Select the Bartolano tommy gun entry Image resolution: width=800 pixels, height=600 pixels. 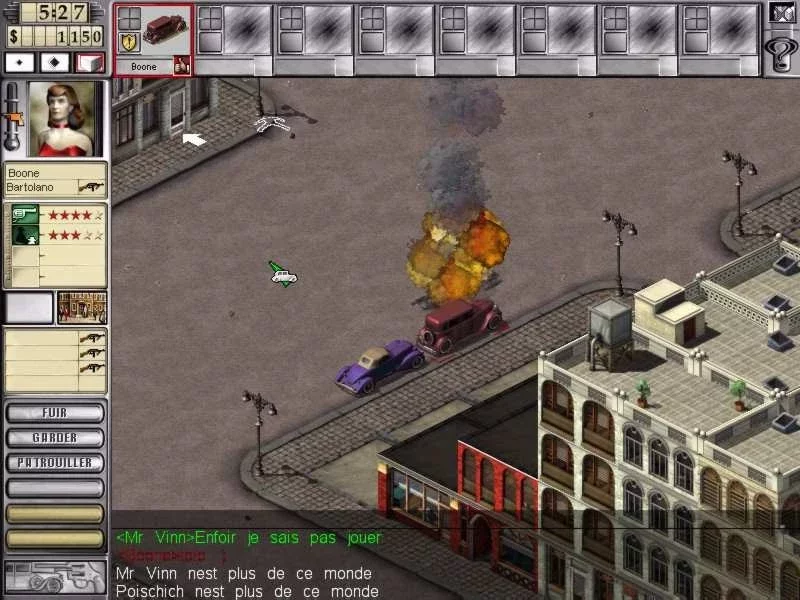coord(92,187)
